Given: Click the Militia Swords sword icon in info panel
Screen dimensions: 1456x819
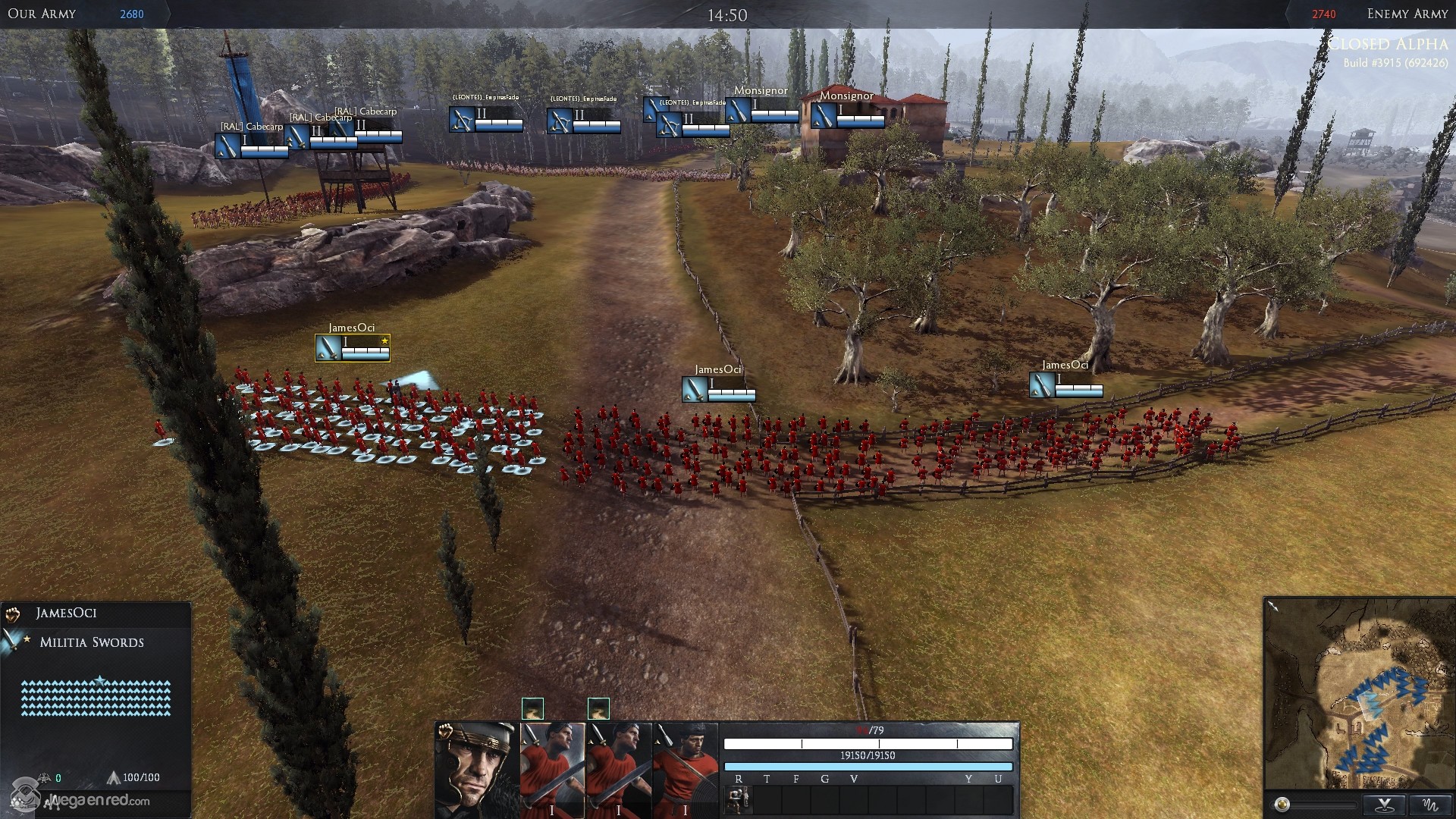Looking at the screenshot, I should click(x=11, y=642).
